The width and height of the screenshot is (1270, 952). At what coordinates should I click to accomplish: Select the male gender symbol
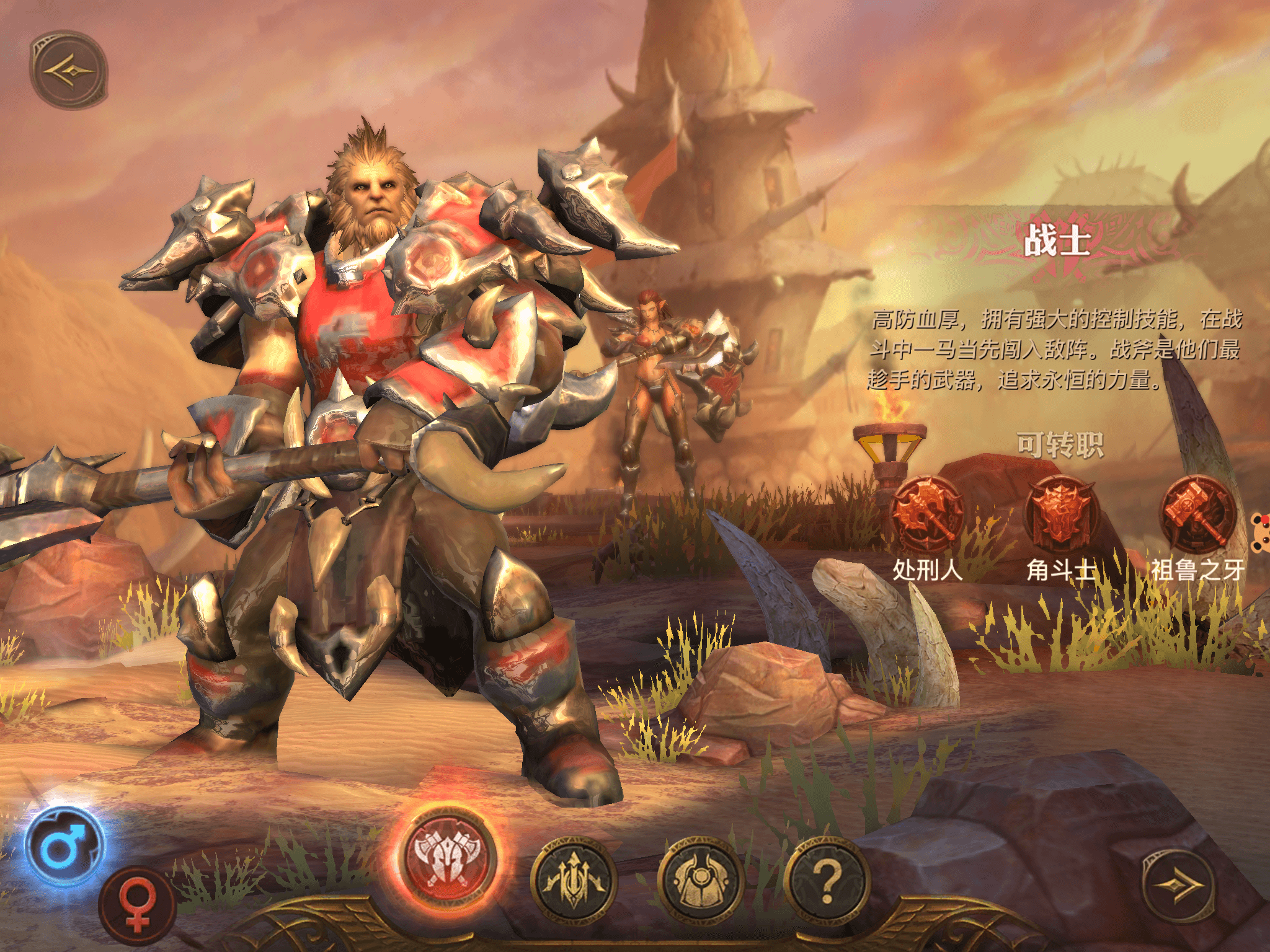(64, 846)
